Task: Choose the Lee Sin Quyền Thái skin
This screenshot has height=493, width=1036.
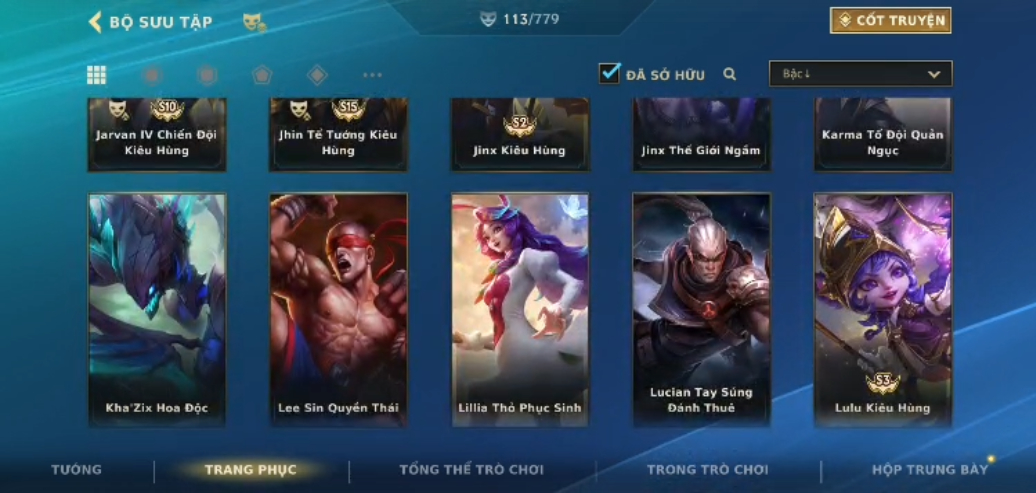Action: (338, 309)
